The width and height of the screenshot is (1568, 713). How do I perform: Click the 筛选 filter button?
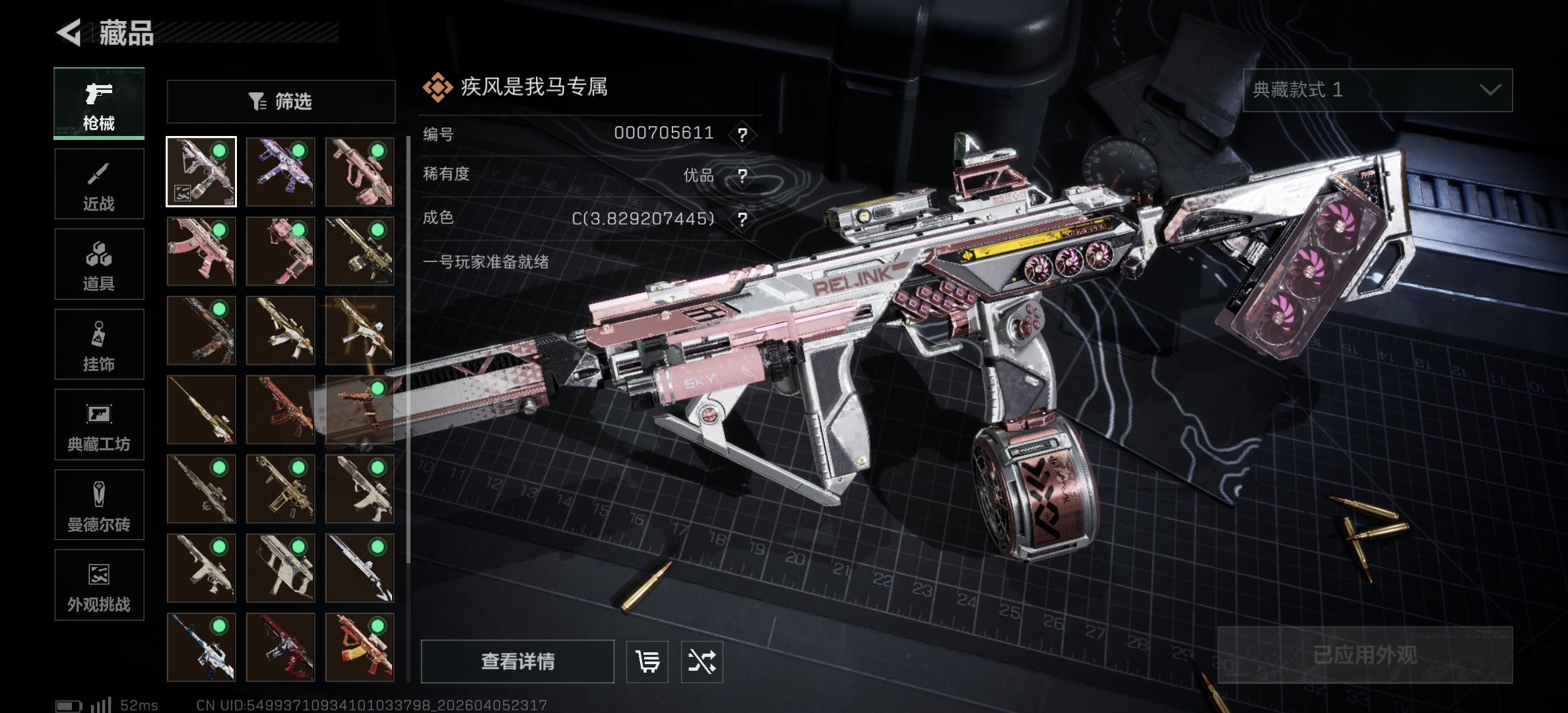point(281,102)
